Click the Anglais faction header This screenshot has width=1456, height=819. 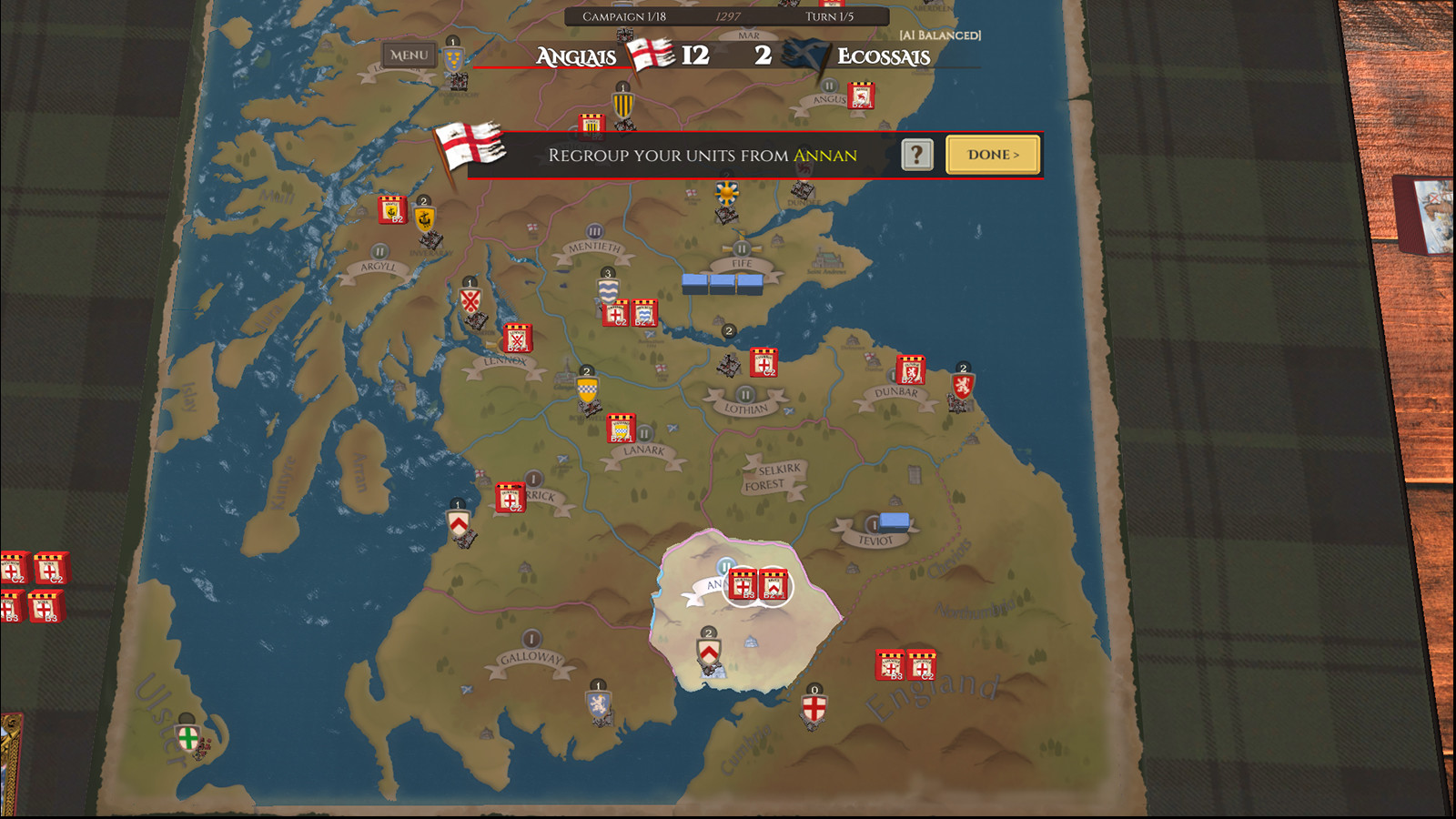click(574, 56)
